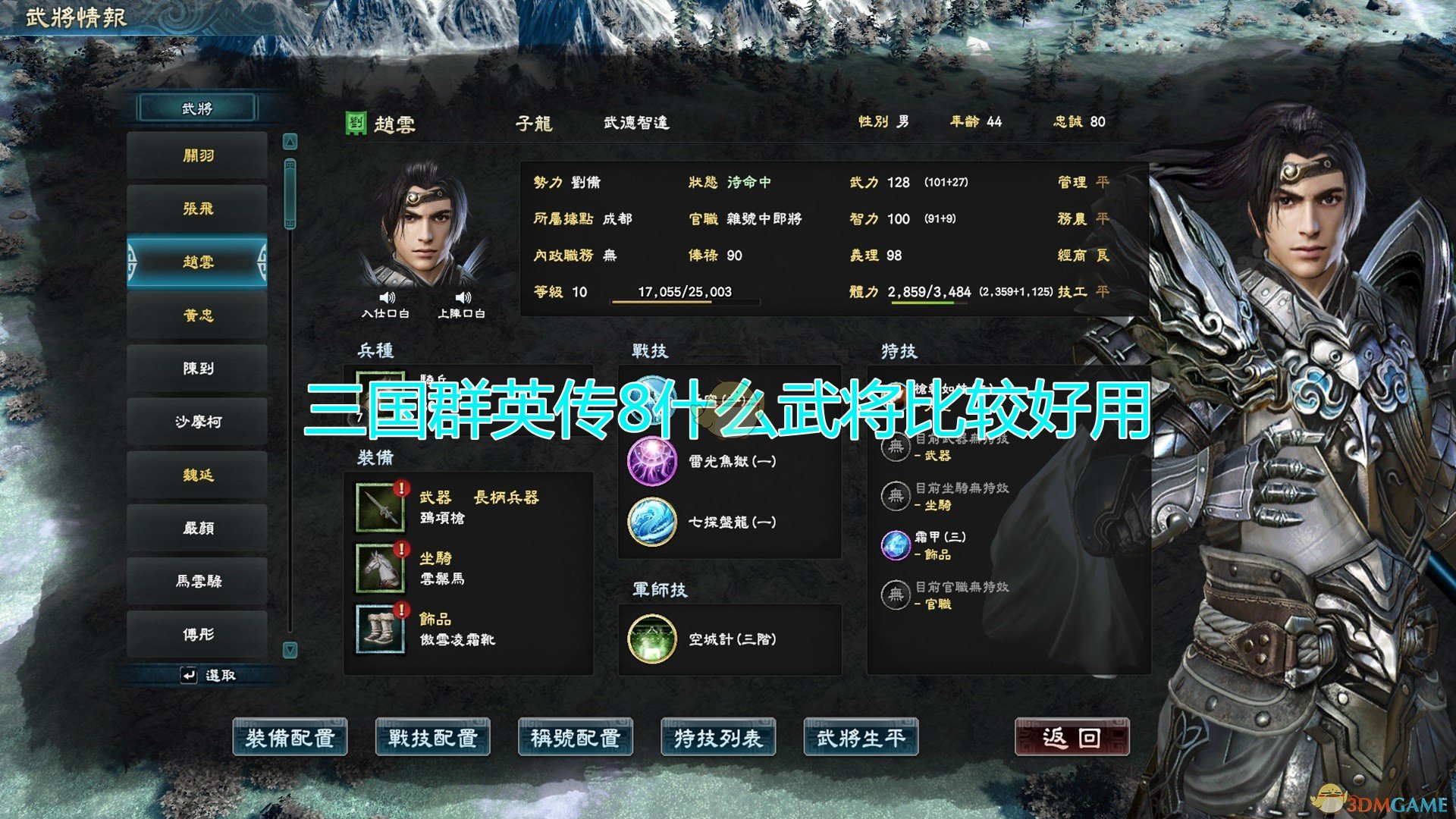Click the 體力 health progress bar
The width and height of the screenshot is (1456, 819).
click(x=929, y=303)
